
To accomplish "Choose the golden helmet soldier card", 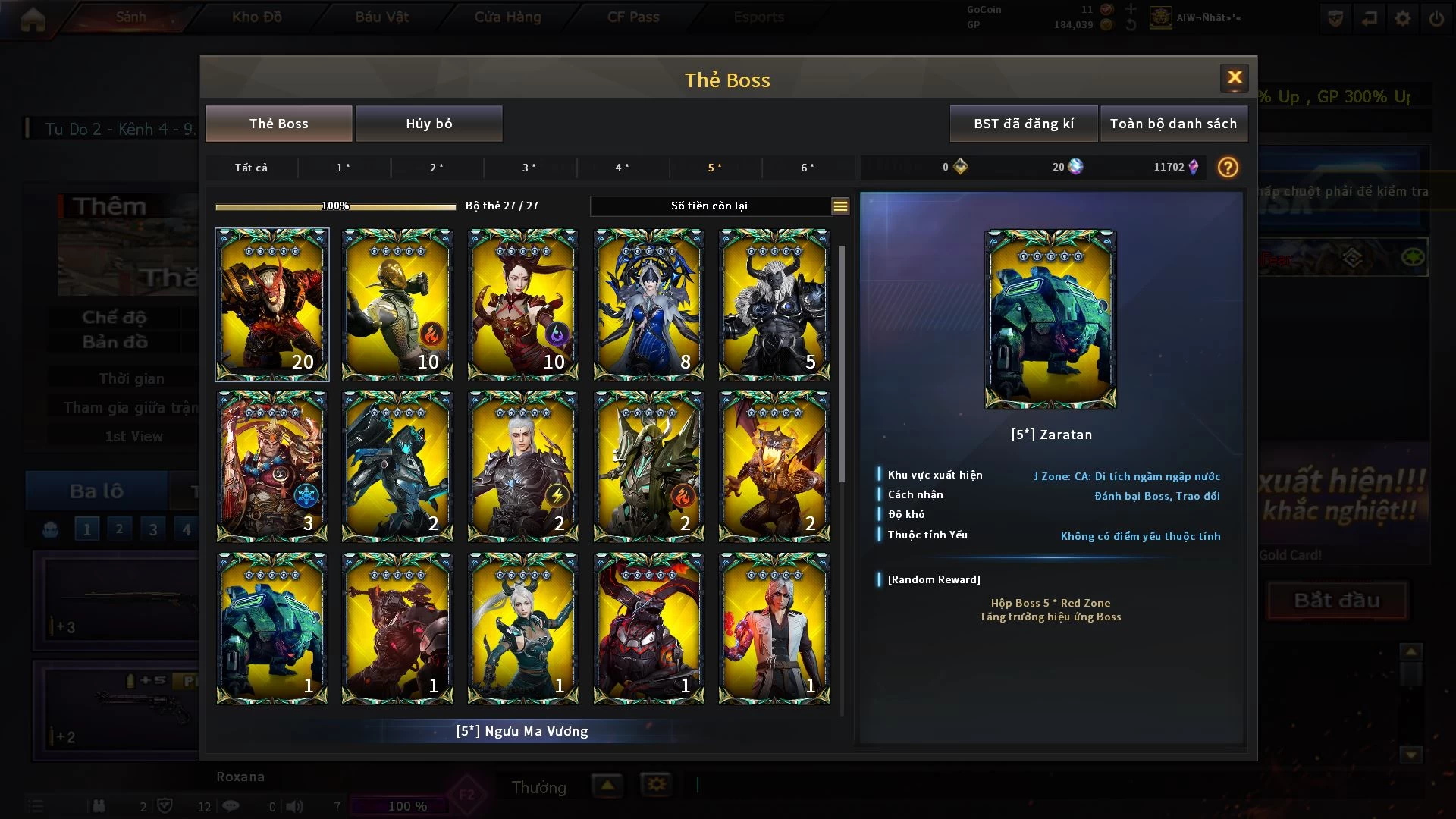I will coord(397,304).
